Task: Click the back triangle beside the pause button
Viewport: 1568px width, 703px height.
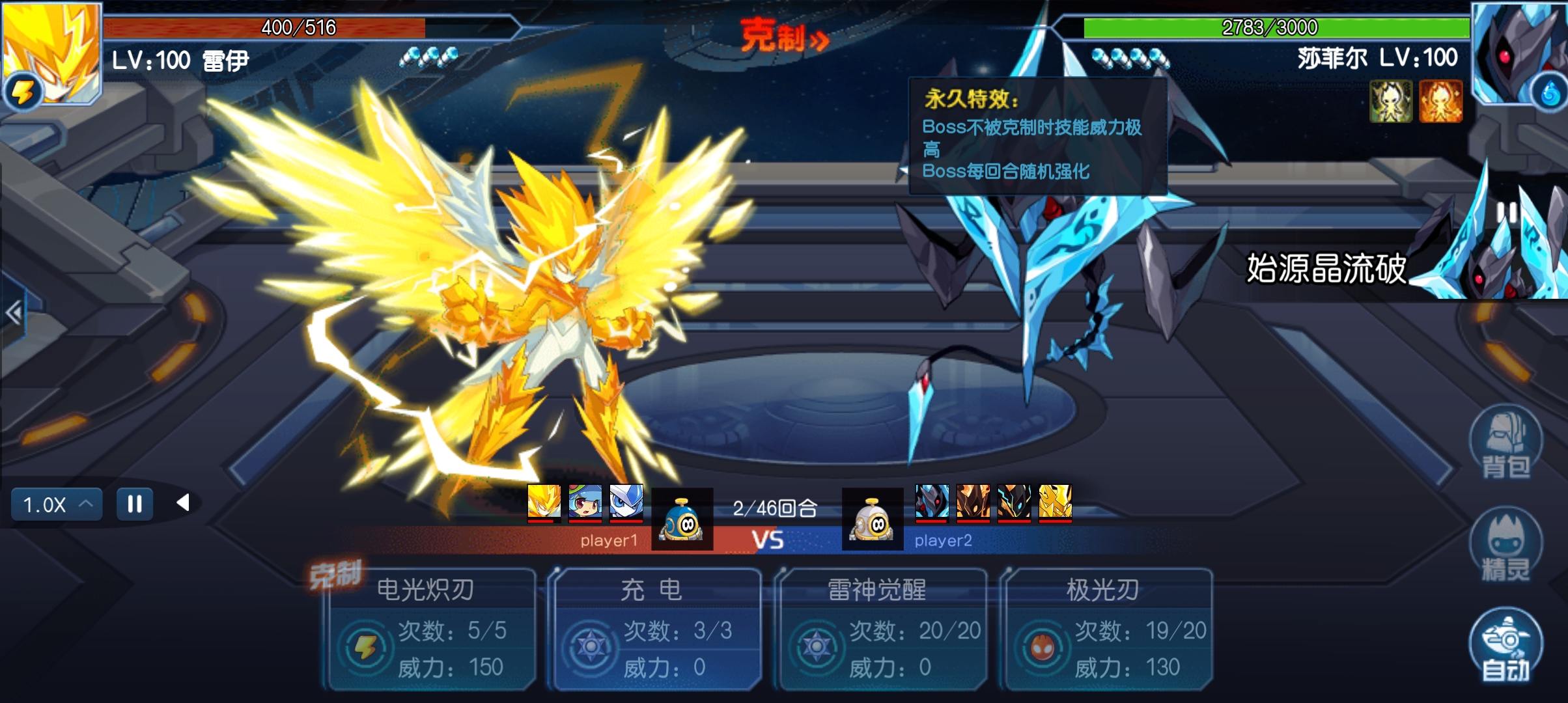Action: click(184, 503)
